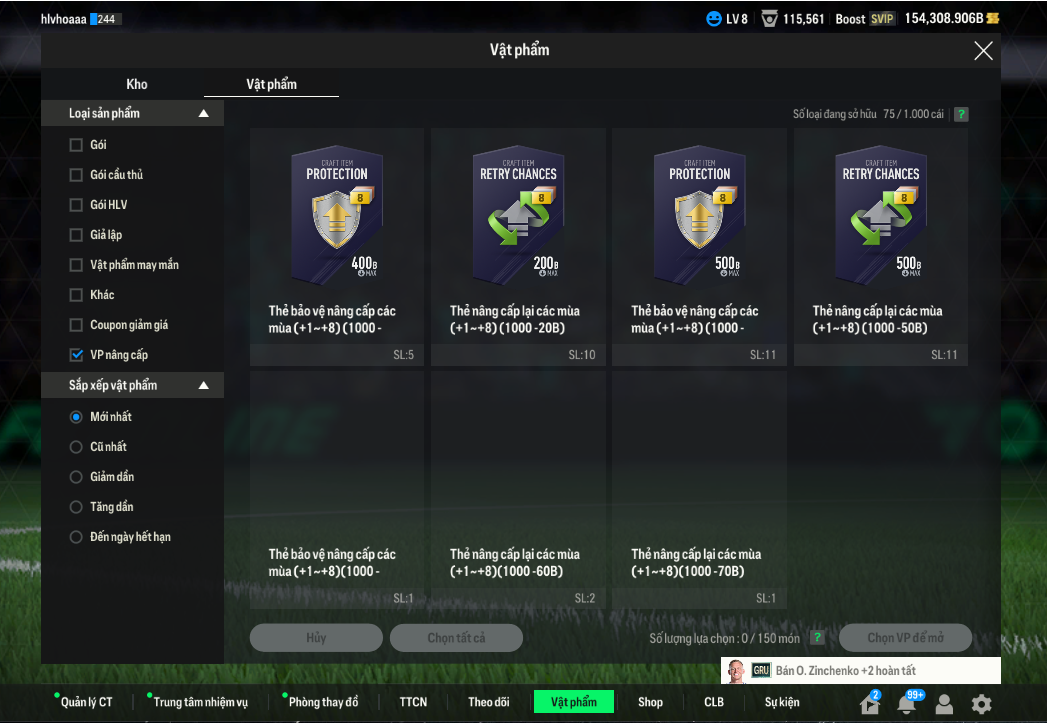Sort items by Cũ nhất
1047x723 pixels.
click(76, 447)
